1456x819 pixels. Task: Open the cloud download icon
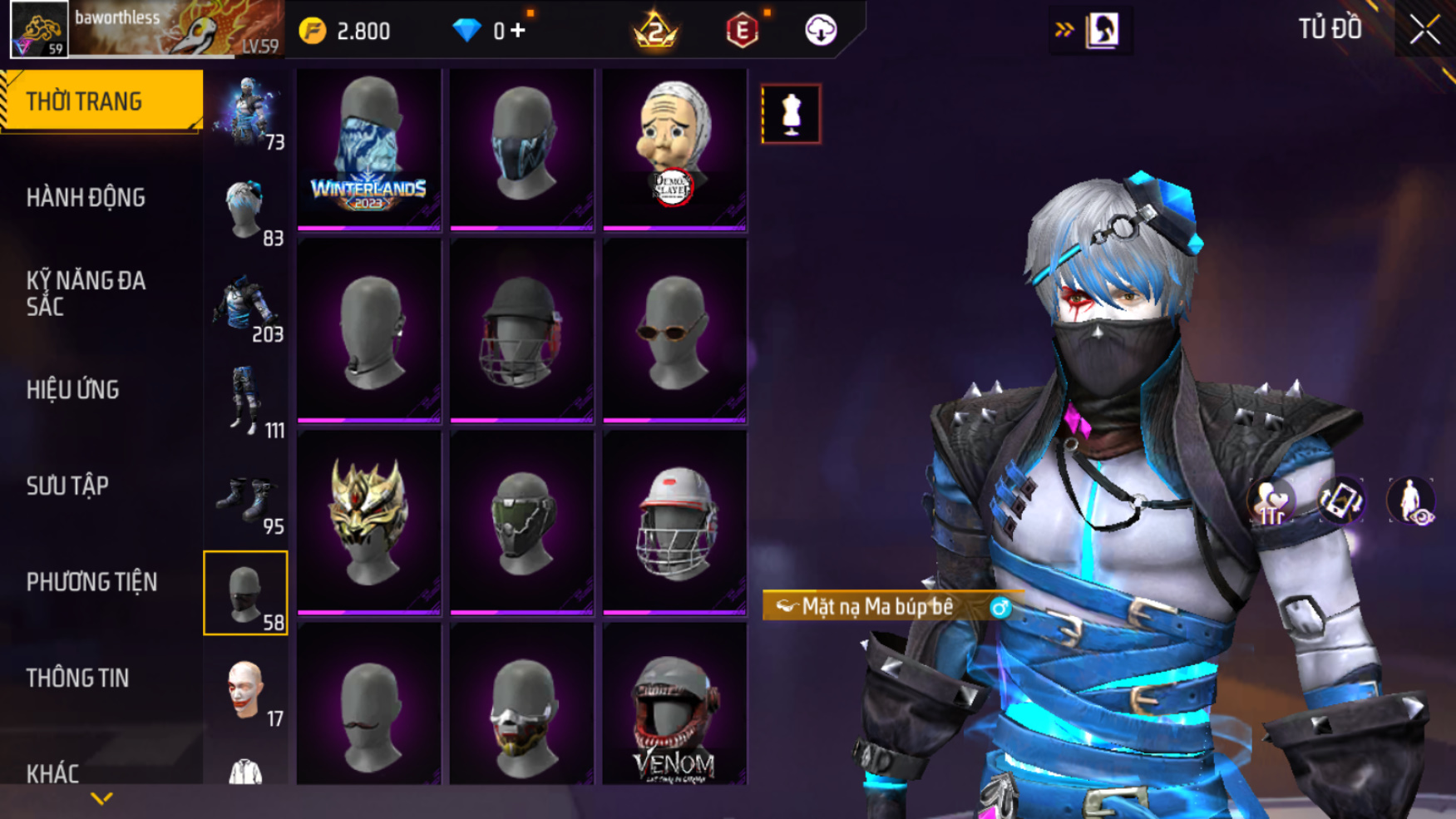(x=821, y=31)
